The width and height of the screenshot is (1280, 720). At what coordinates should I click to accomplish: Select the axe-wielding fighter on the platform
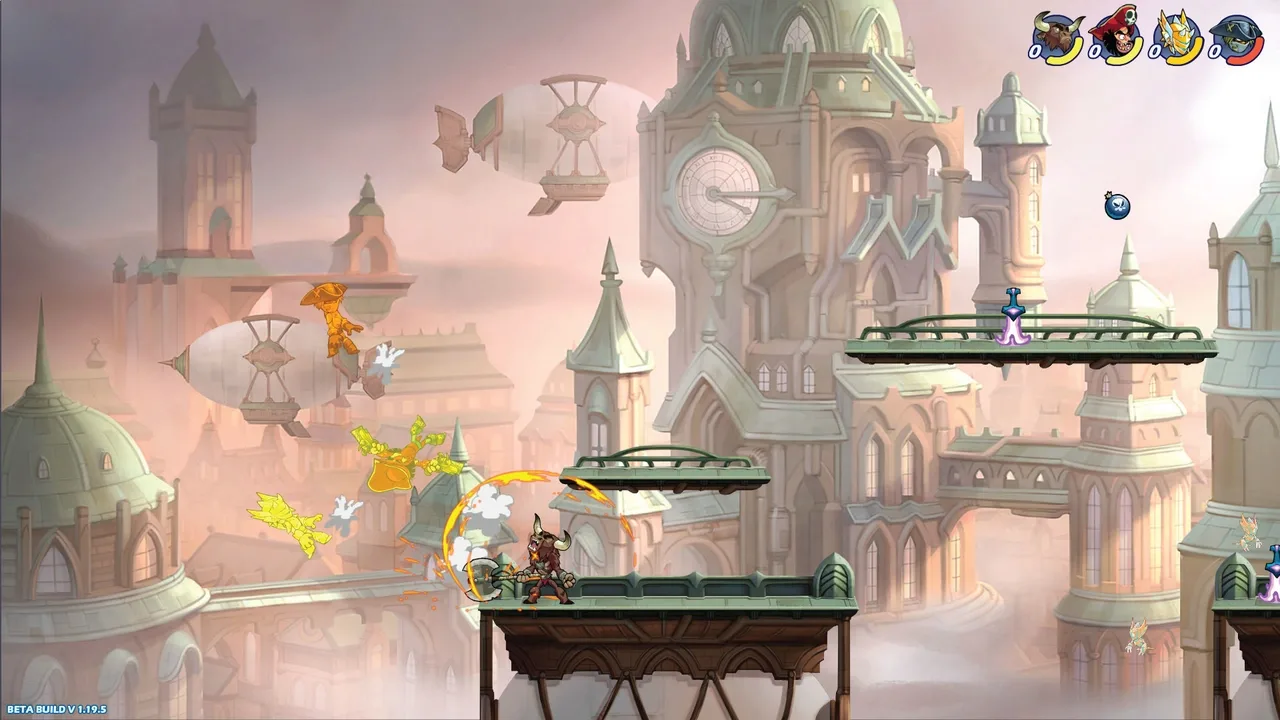pos(545,565)
